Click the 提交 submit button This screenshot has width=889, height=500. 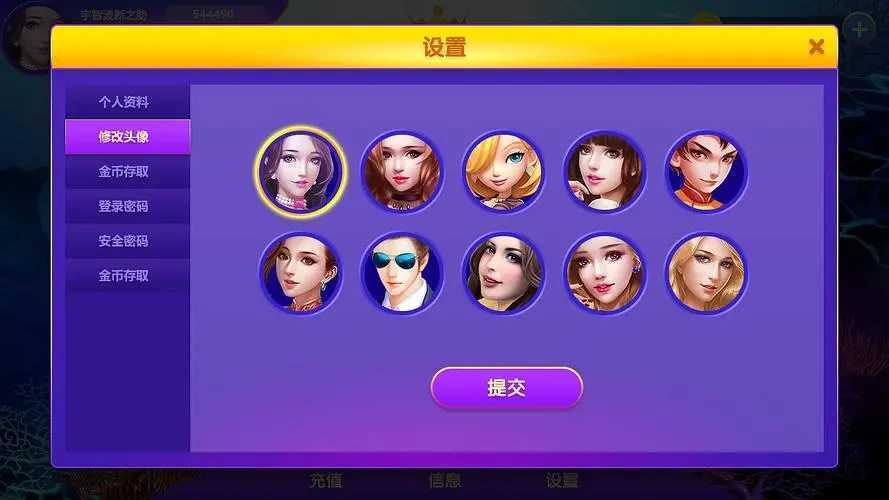[x=506, y=388]
